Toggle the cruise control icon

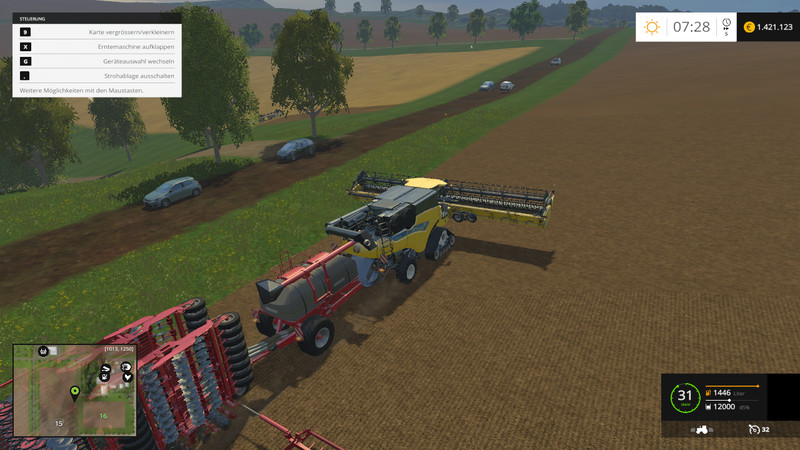754,429
